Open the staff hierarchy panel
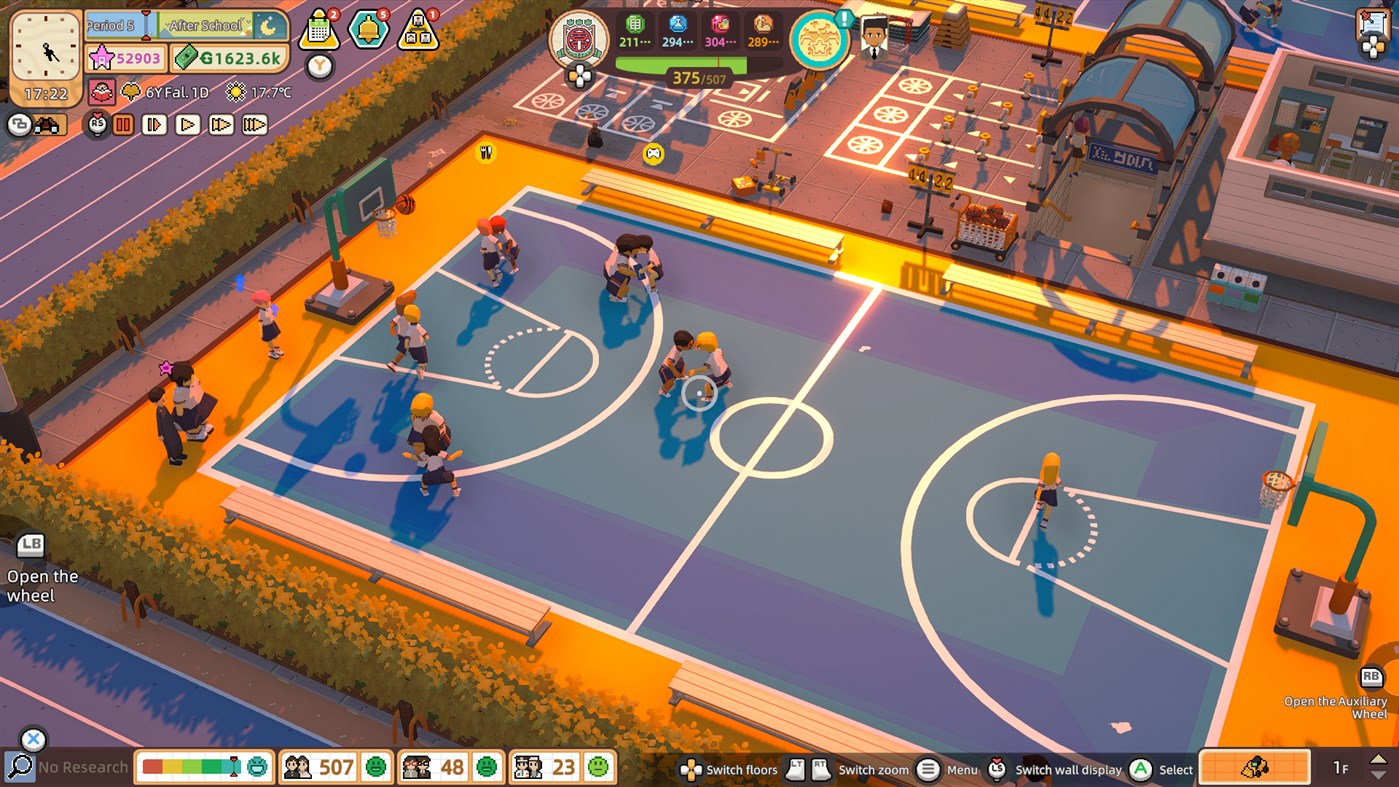 pos(416,27)
